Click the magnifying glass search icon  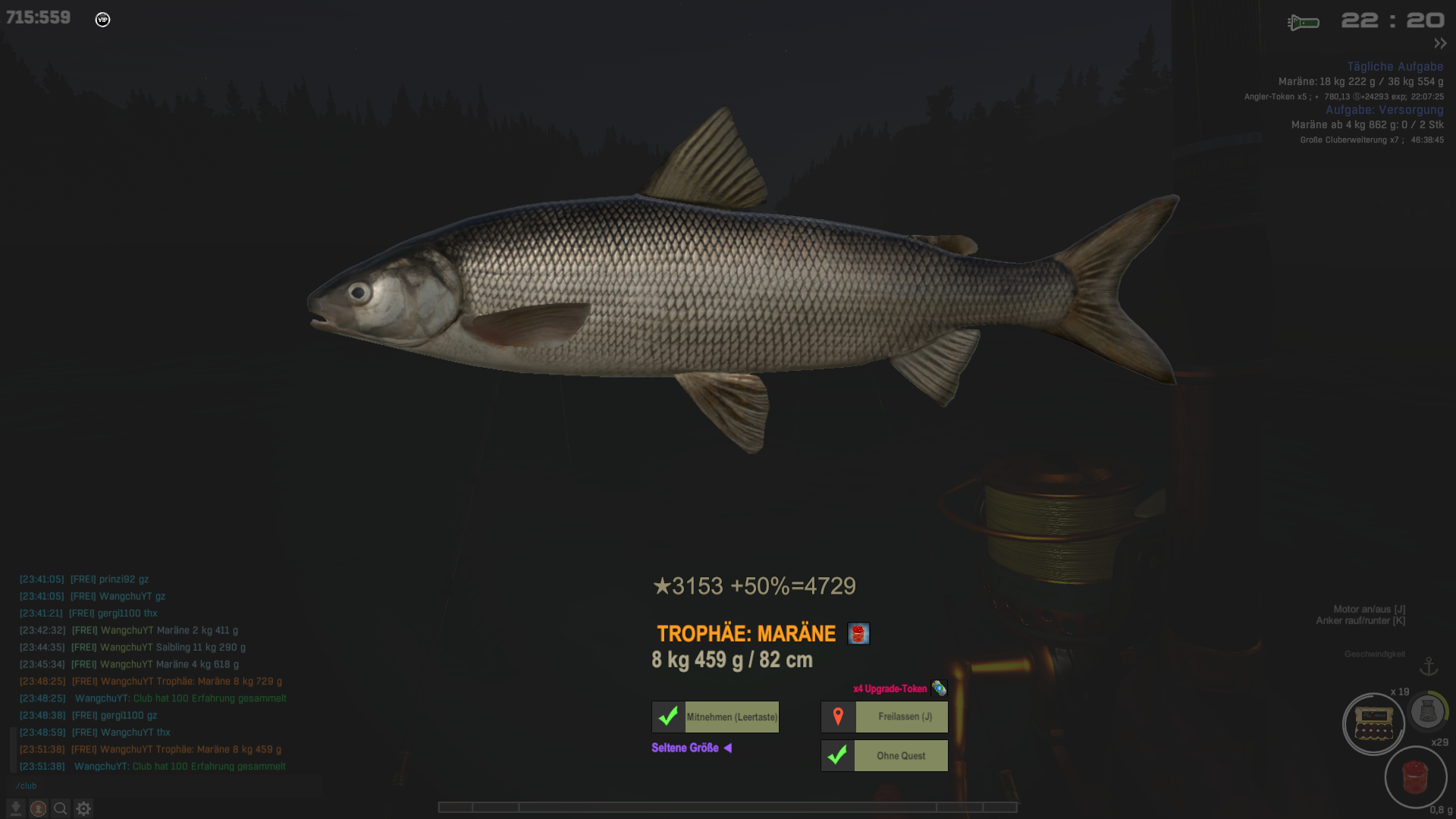pos(61,808)
